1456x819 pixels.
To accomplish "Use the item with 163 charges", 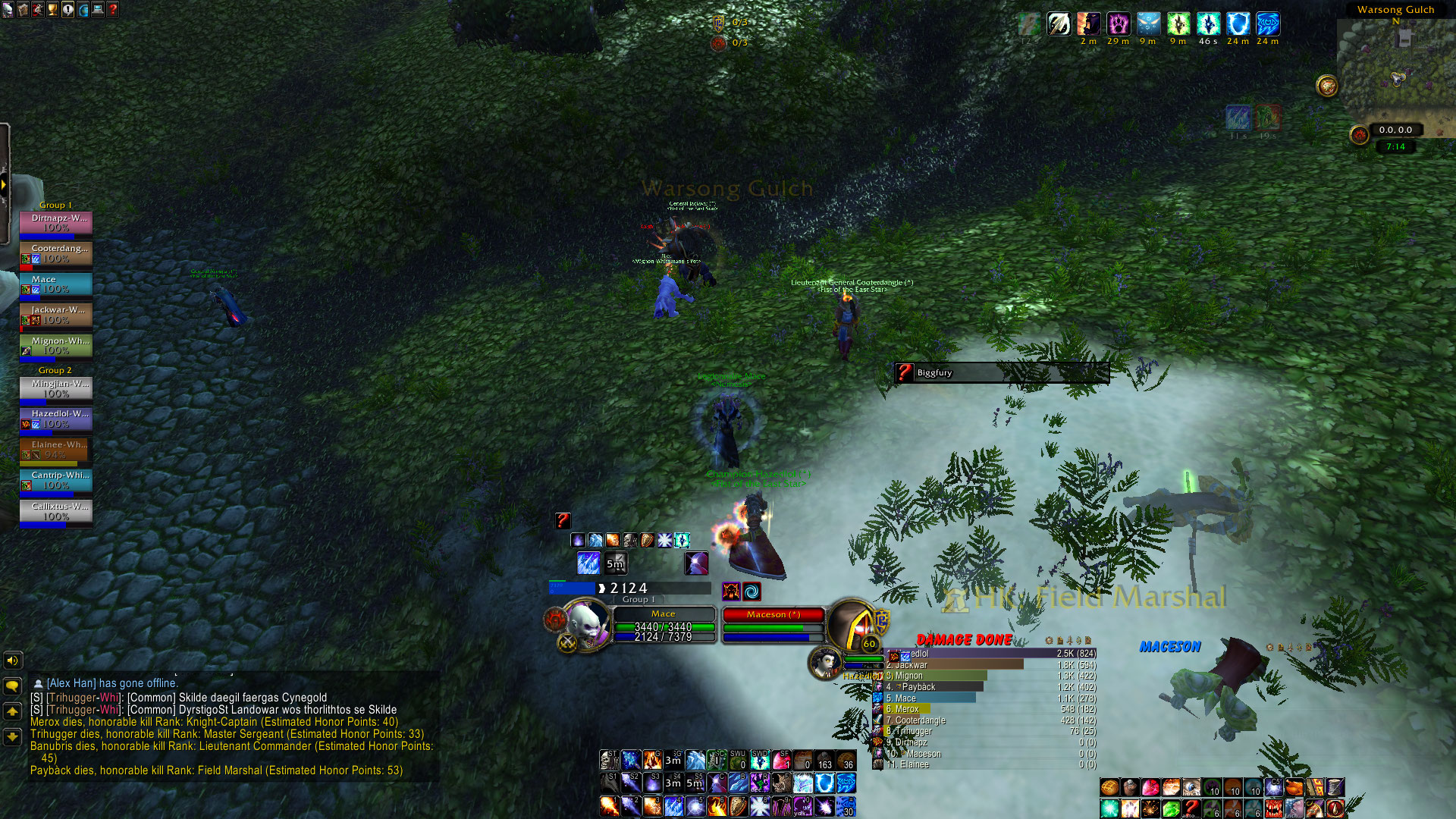I will pyautogui.click(x=824, y=760).
